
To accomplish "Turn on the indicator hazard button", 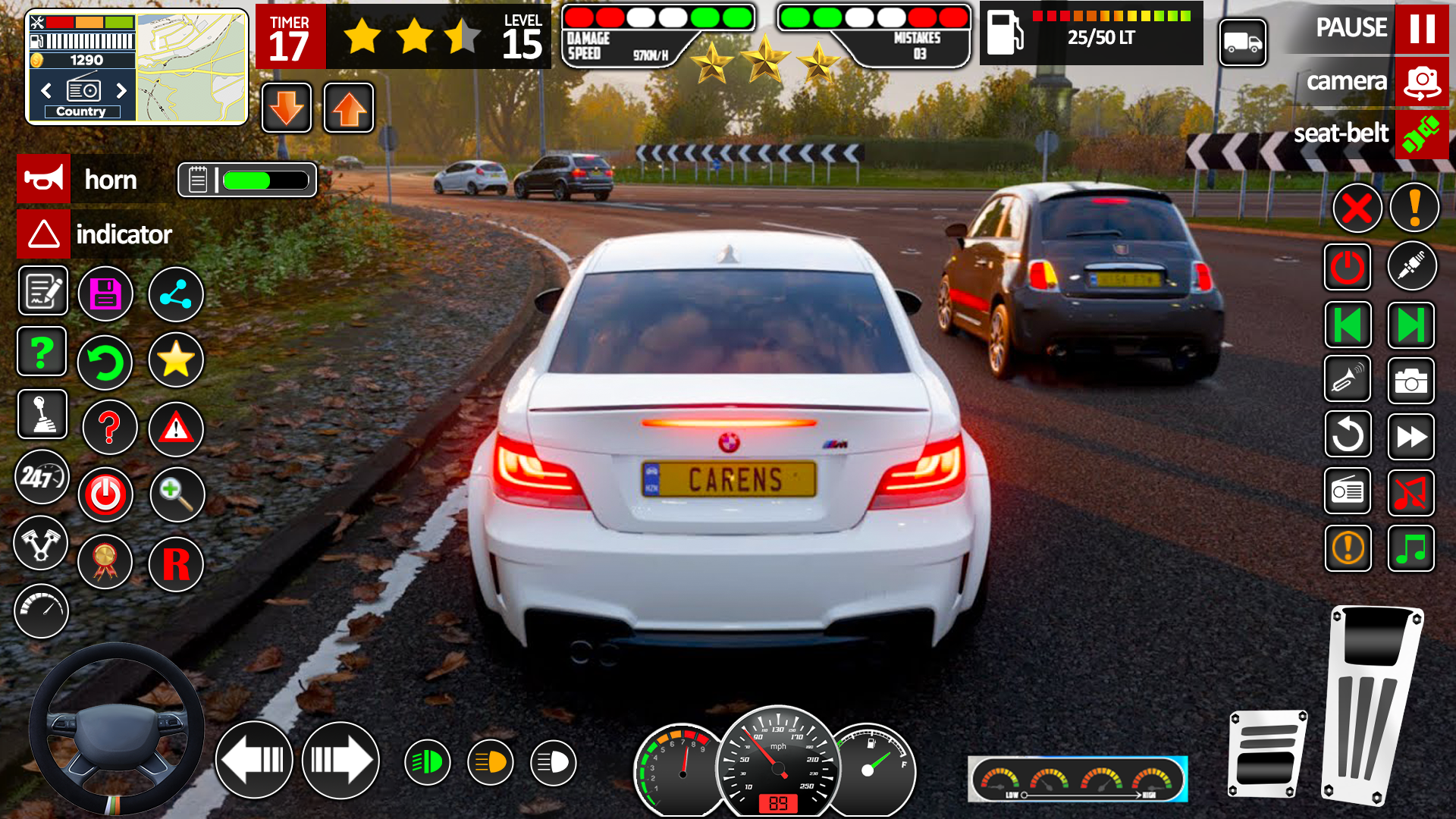I will (x=44, y=234).
